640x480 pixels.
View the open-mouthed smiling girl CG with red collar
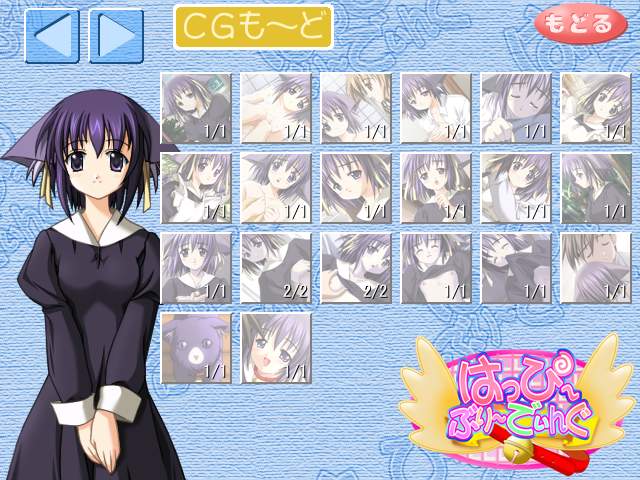(x=276, y=347)
